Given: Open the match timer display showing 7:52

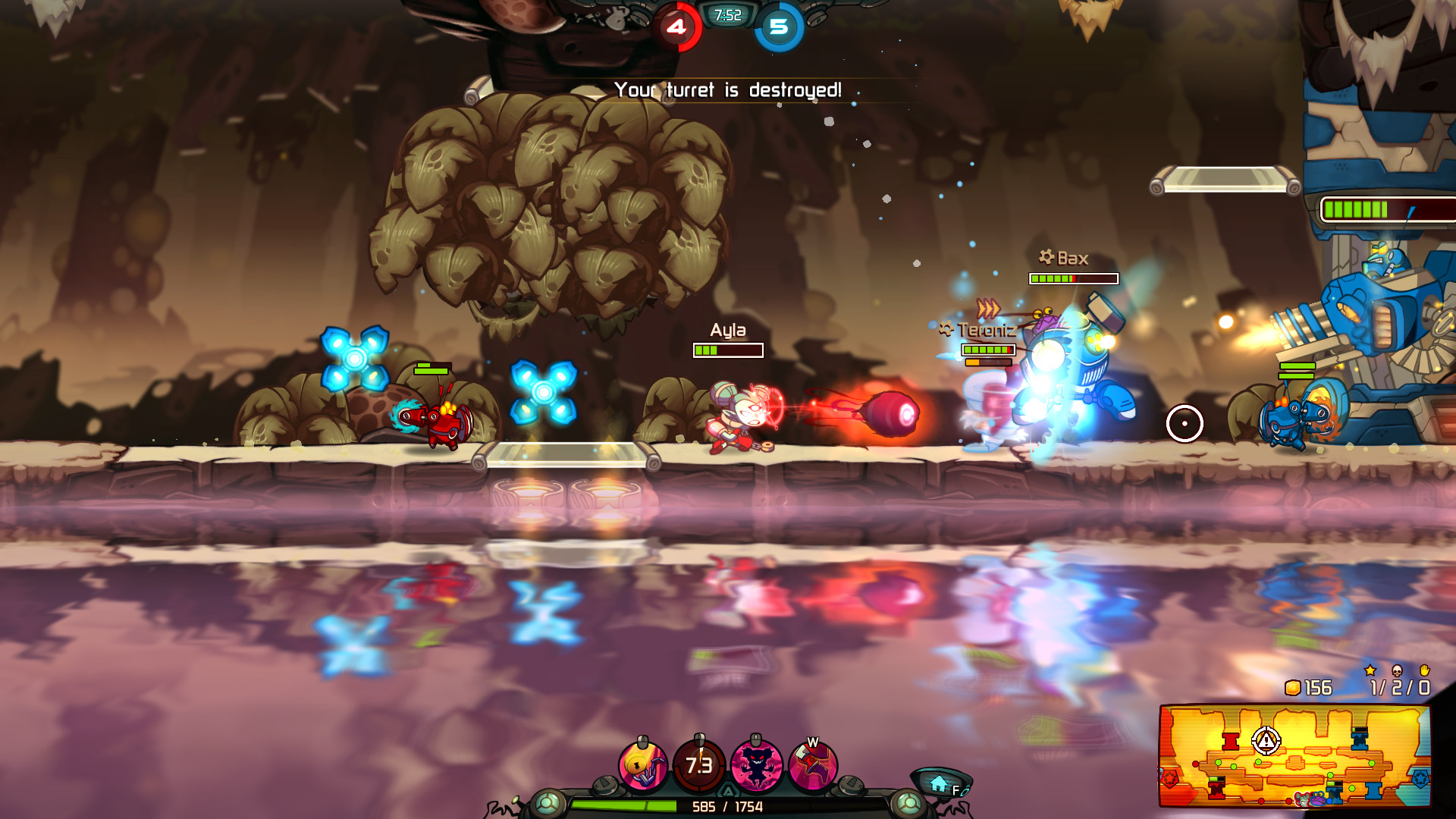Looking at the screenshot, I should pos(726,14).
